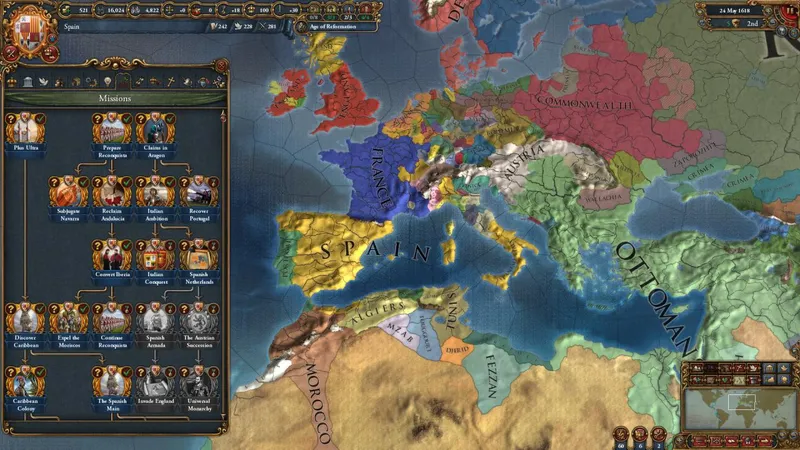Choose the Reclaim Andalucia mission
The height and width of the screenshot is (450, 800).
(x=112, y=192)
